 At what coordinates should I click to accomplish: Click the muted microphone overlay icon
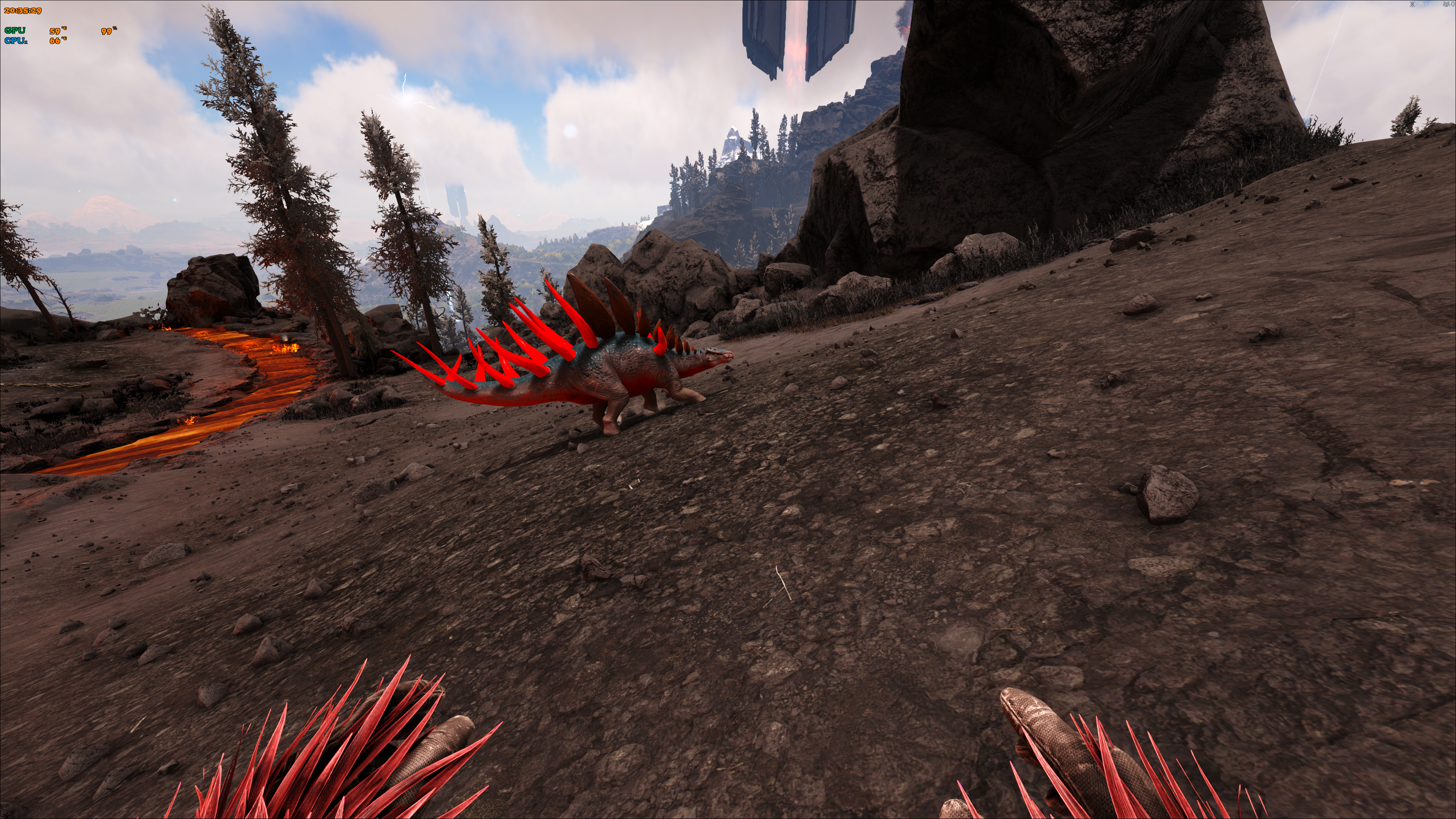click(x=1412, y=5)
